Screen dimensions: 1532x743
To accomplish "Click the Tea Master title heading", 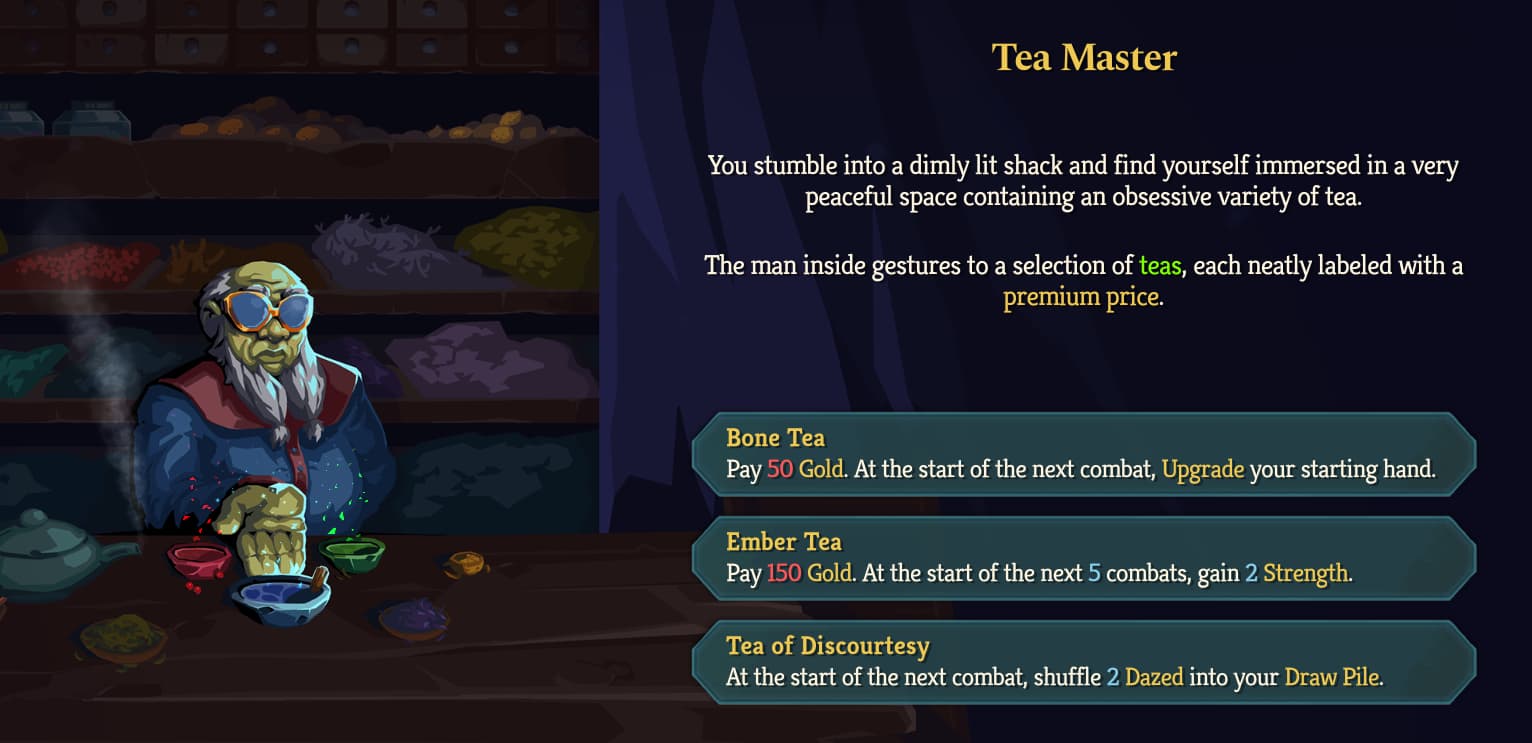I will pos(1084,58).
